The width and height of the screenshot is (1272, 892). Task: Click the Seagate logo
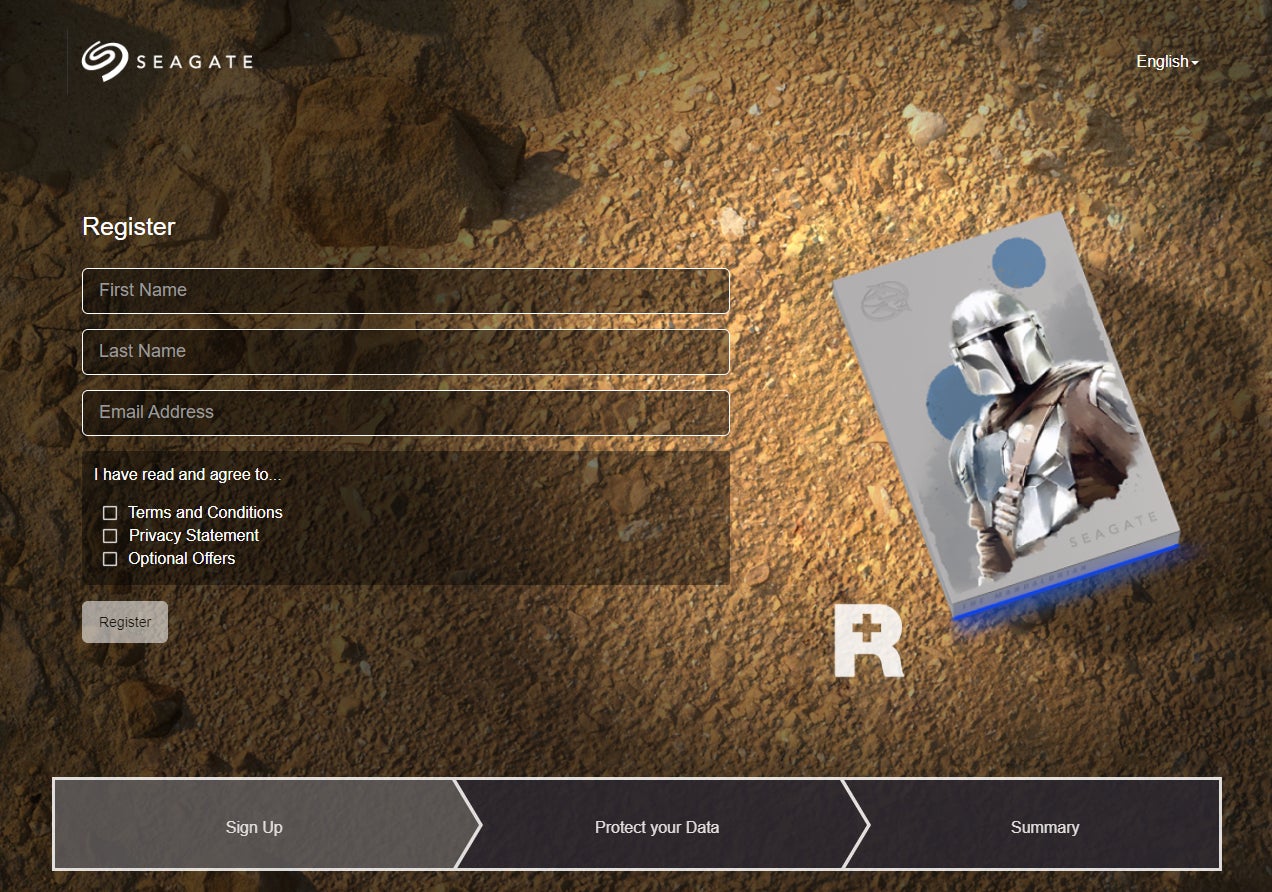[x=167, y=61]
